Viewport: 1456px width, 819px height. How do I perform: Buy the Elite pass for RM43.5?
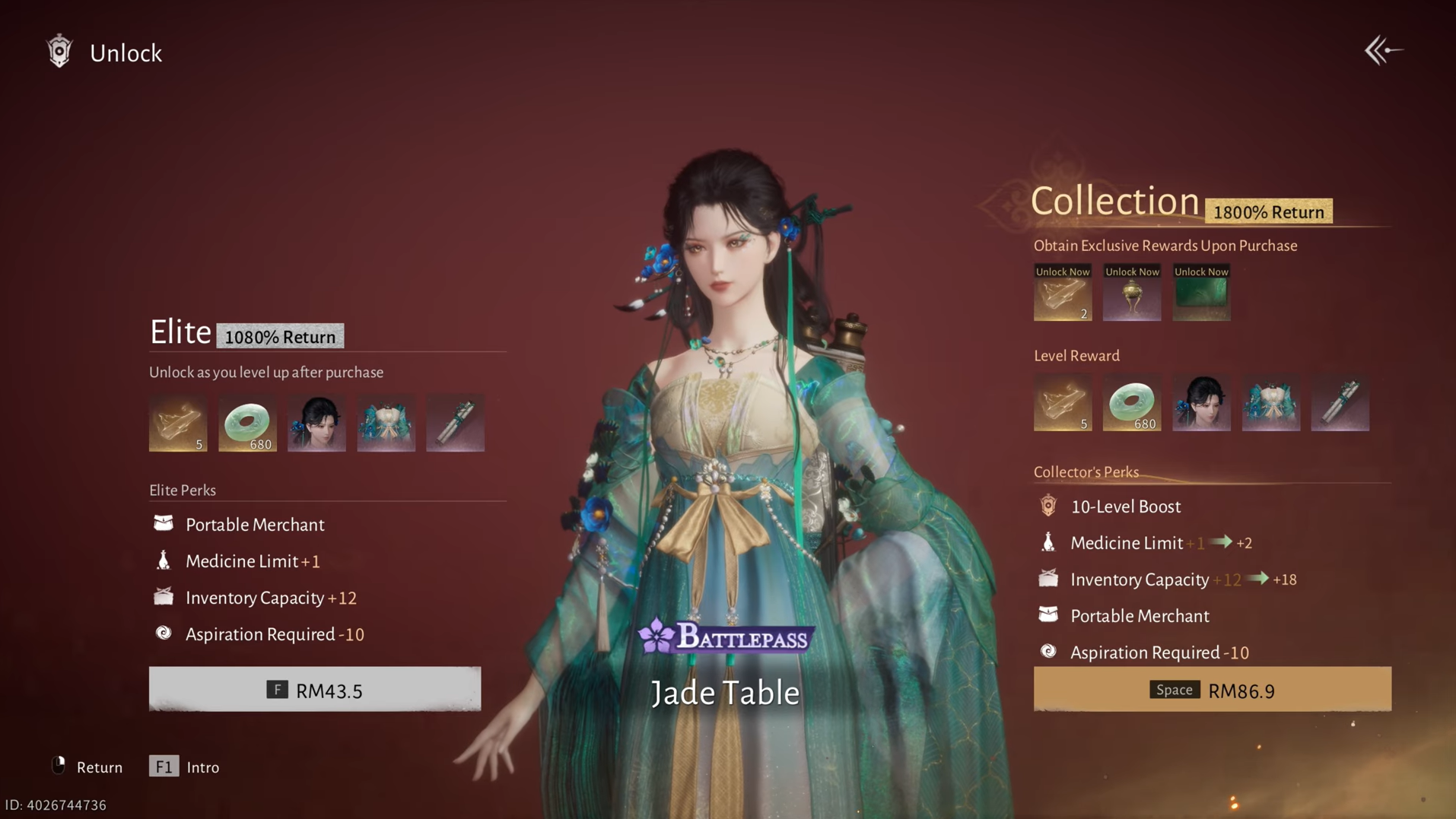click(314, 689)
